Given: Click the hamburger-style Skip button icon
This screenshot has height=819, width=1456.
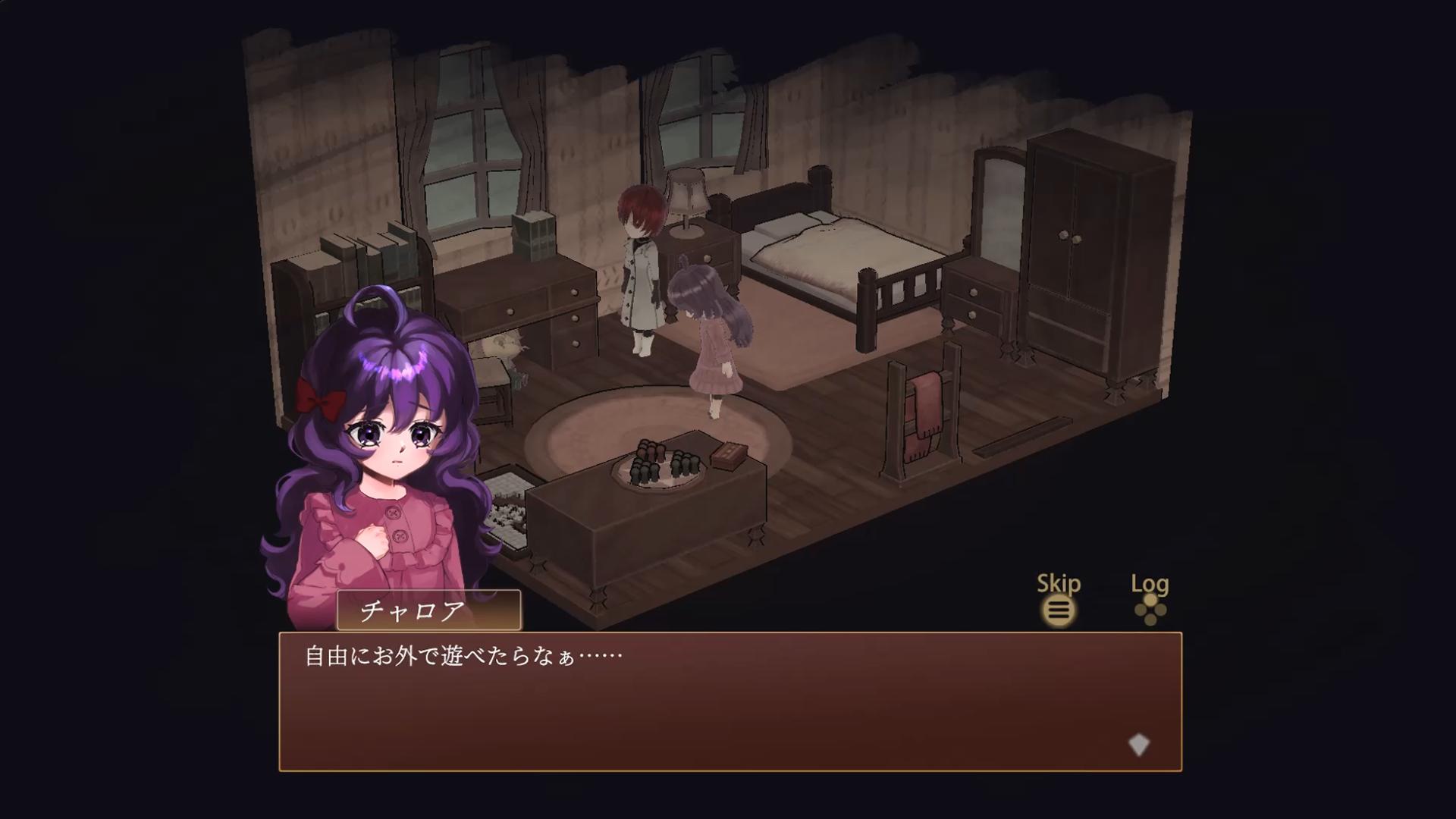Looking at the screenshot, I should (x=1059, y=610).
